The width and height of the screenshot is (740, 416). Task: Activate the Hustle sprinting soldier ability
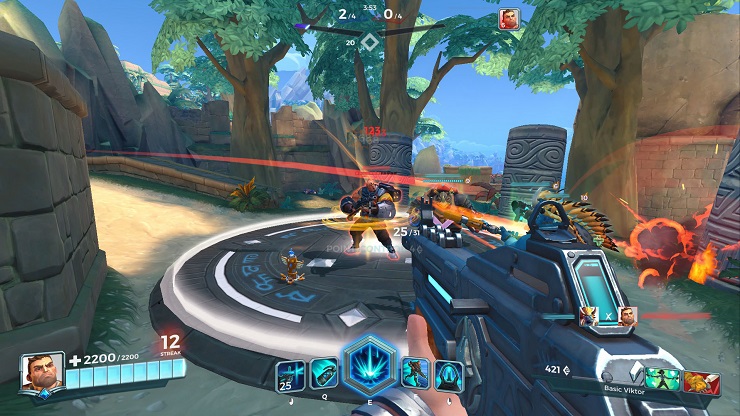(x=415, y=374)
